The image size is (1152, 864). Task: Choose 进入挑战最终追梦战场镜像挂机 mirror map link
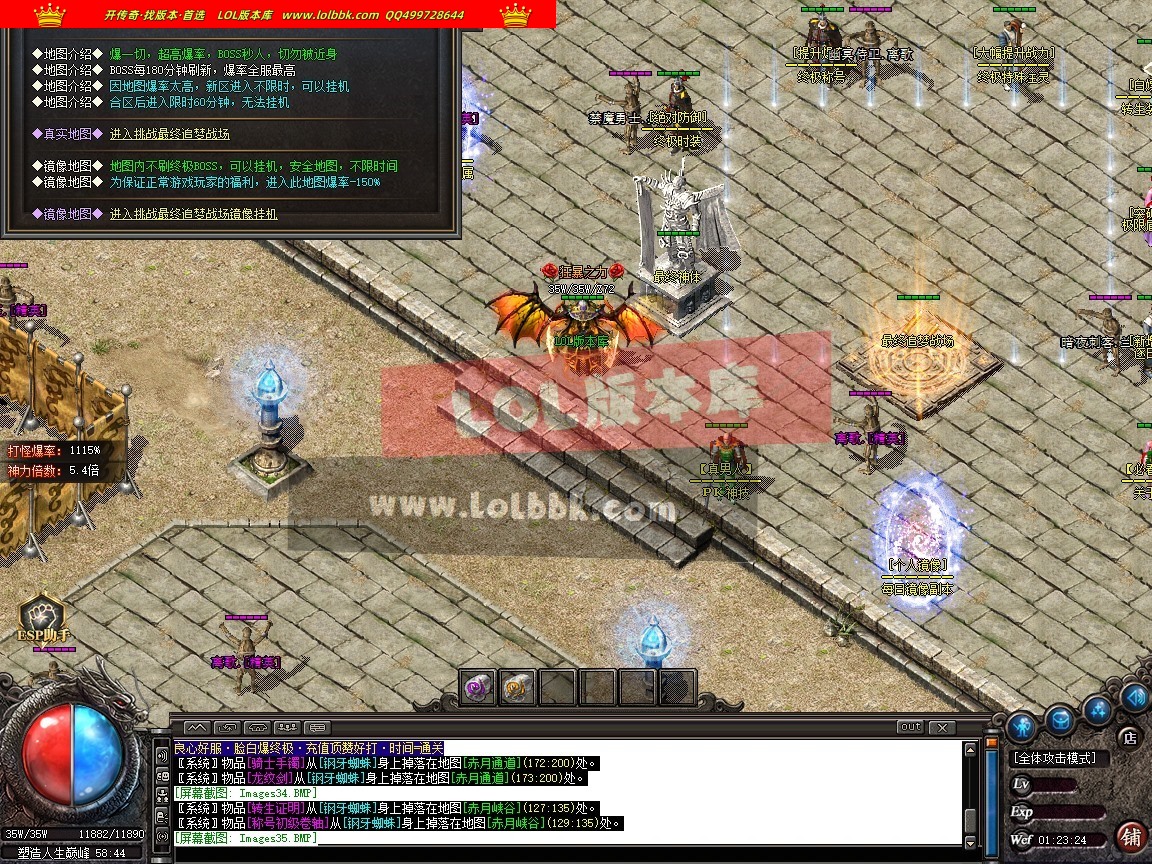point(194,214)
